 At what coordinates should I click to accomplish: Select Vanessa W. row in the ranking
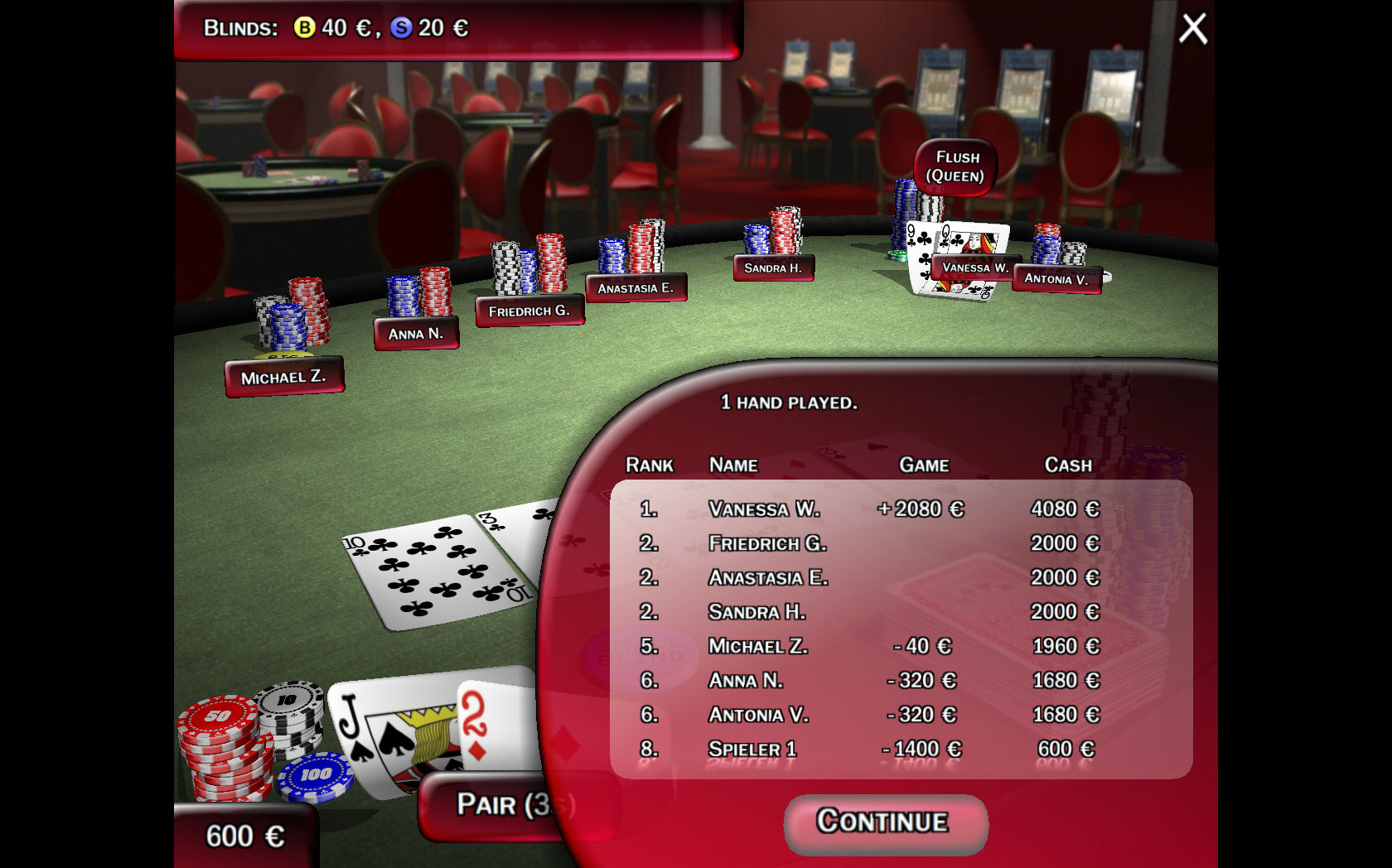[x=901, y=509]
